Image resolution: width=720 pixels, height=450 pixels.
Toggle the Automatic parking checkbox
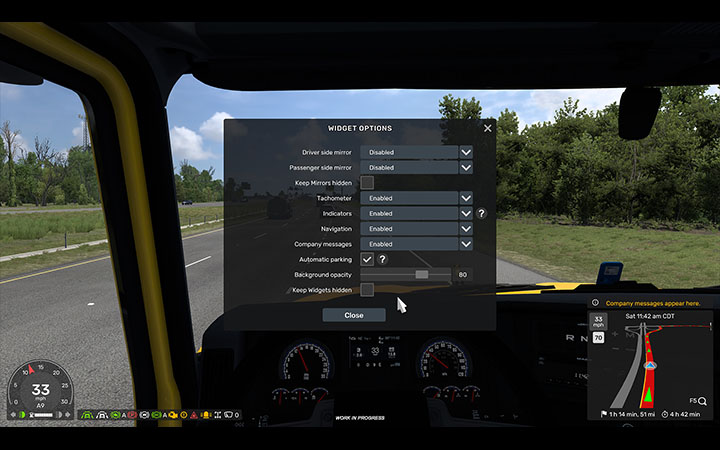(x=367, y=259)
